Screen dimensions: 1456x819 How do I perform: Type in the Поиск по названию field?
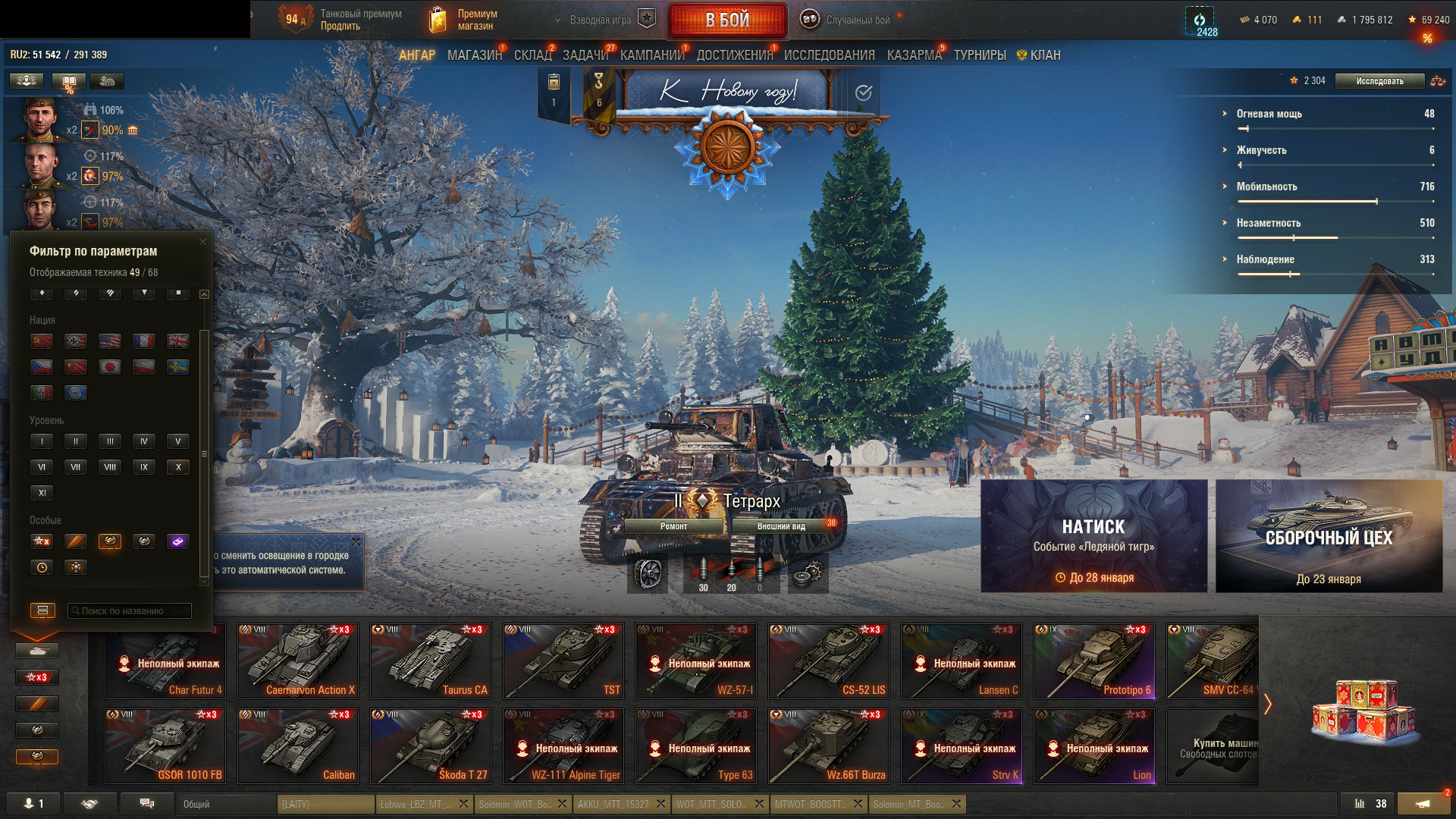(x=130, y=611)
